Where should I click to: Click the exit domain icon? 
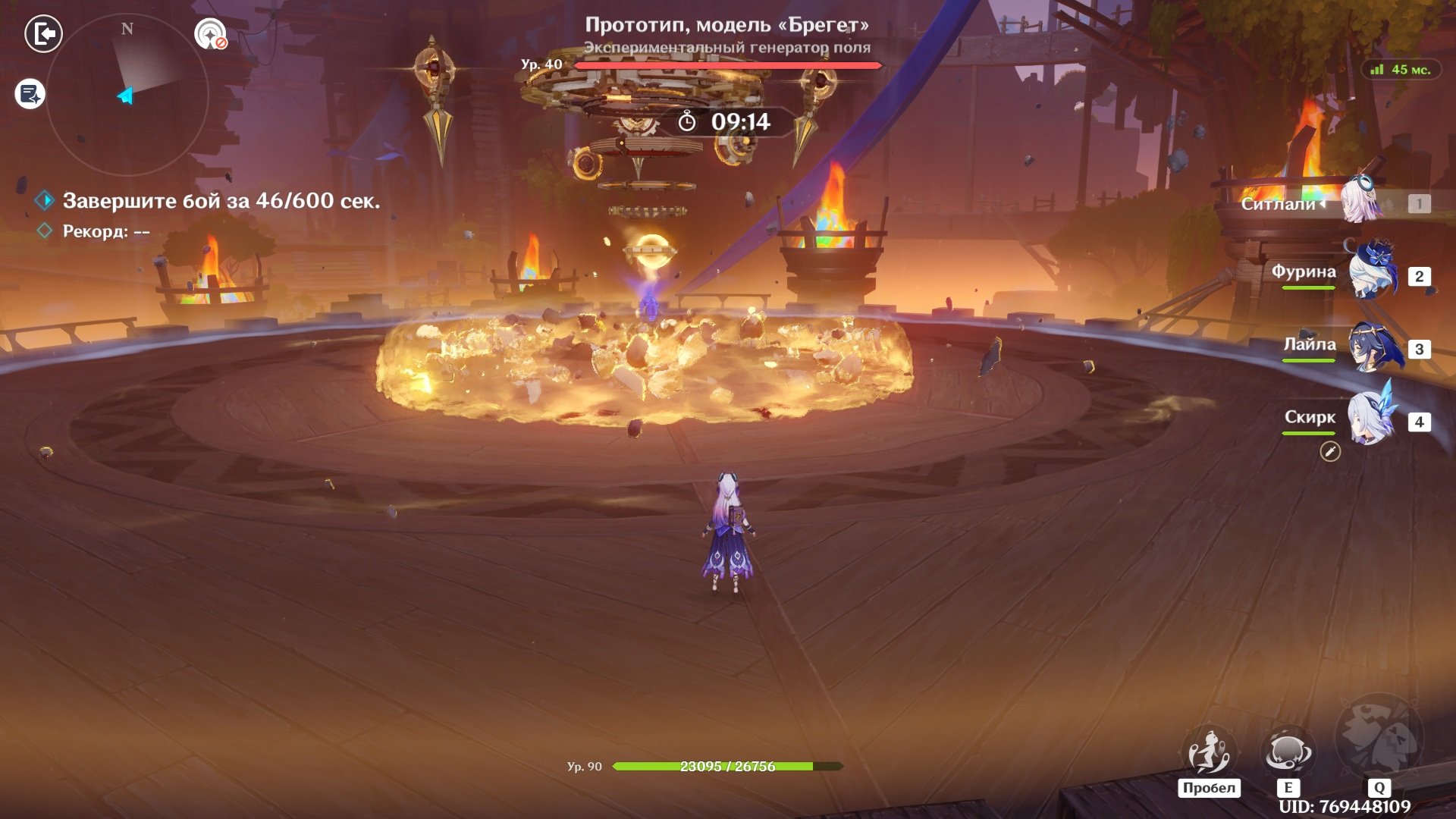point(43,34)
